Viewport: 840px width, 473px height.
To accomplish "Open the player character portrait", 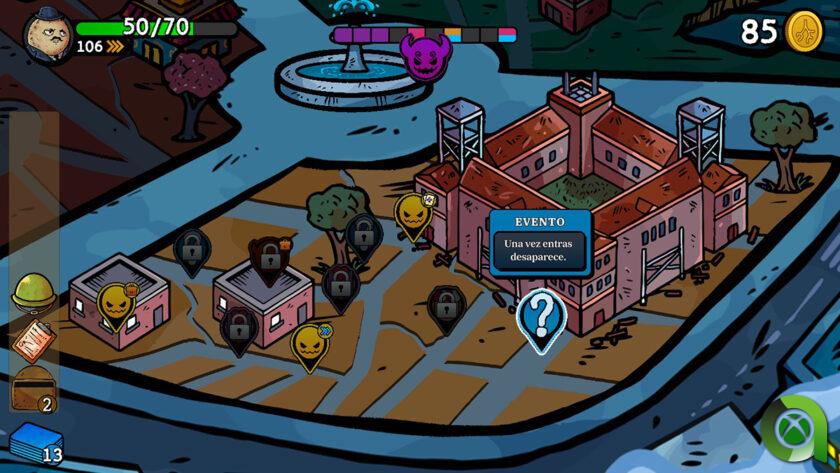I will tap(47, 34).
